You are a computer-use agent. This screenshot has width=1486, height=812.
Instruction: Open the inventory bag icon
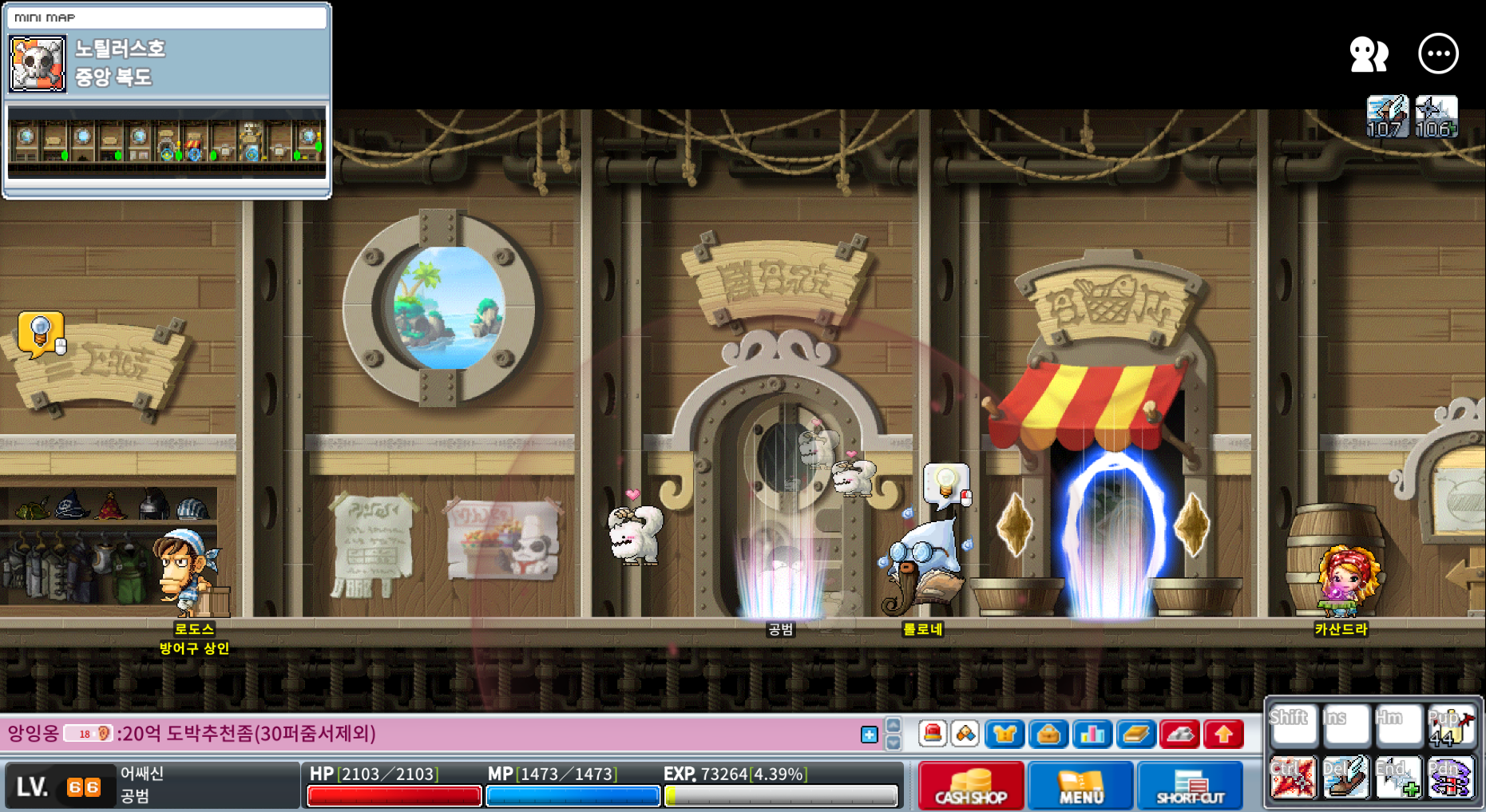(1048, 733)
